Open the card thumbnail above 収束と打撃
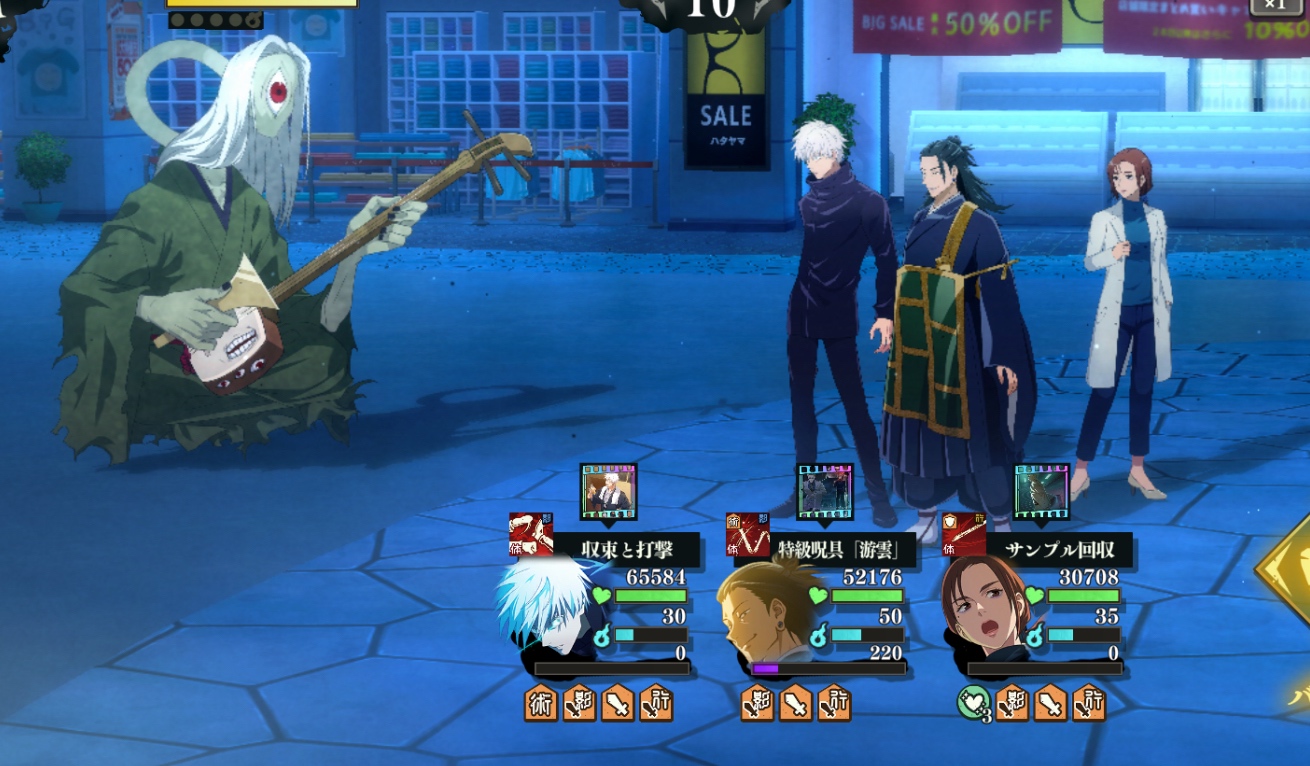1310x766 pixels. (x=608, y=490)
